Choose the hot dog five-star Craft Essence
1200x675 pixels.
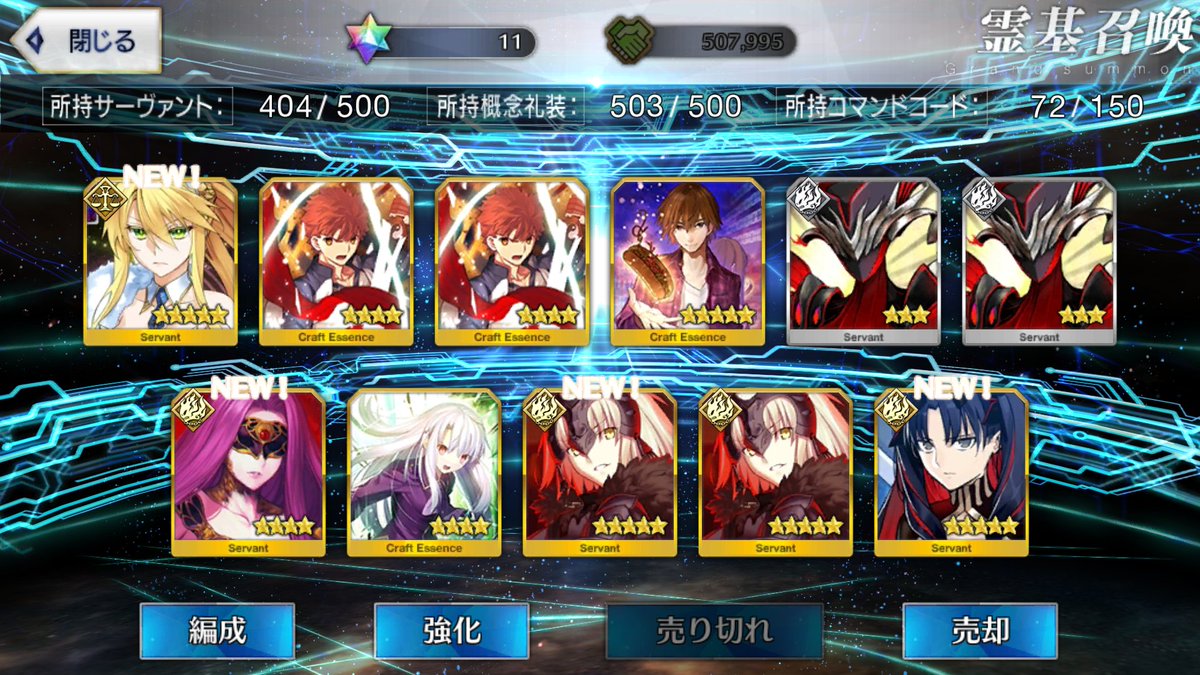point(687,262)
